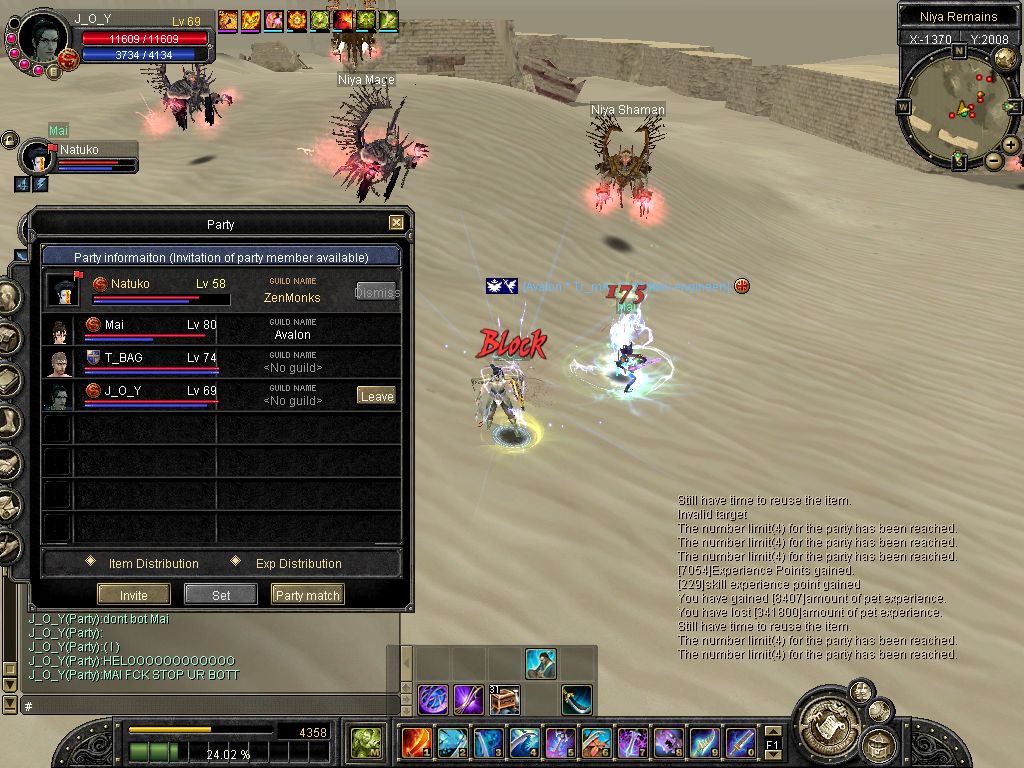This screenshot has height=768, width=1024.
Task: Zoom in the minimap with plus button
Action: point(1011,145)
